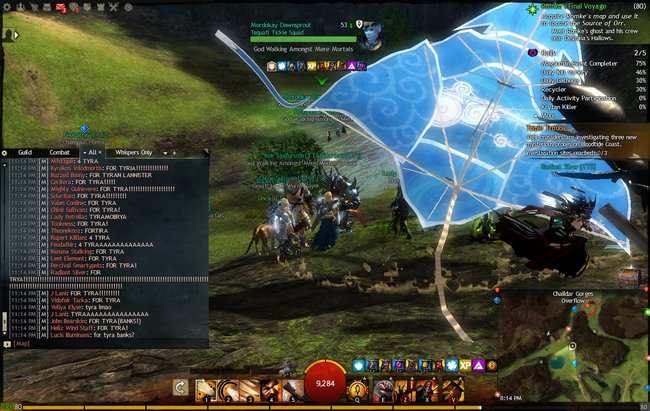Switch to the Guild chat tab
The width and height of the screenshot is (650, 411).
click(x=22, y=152)
